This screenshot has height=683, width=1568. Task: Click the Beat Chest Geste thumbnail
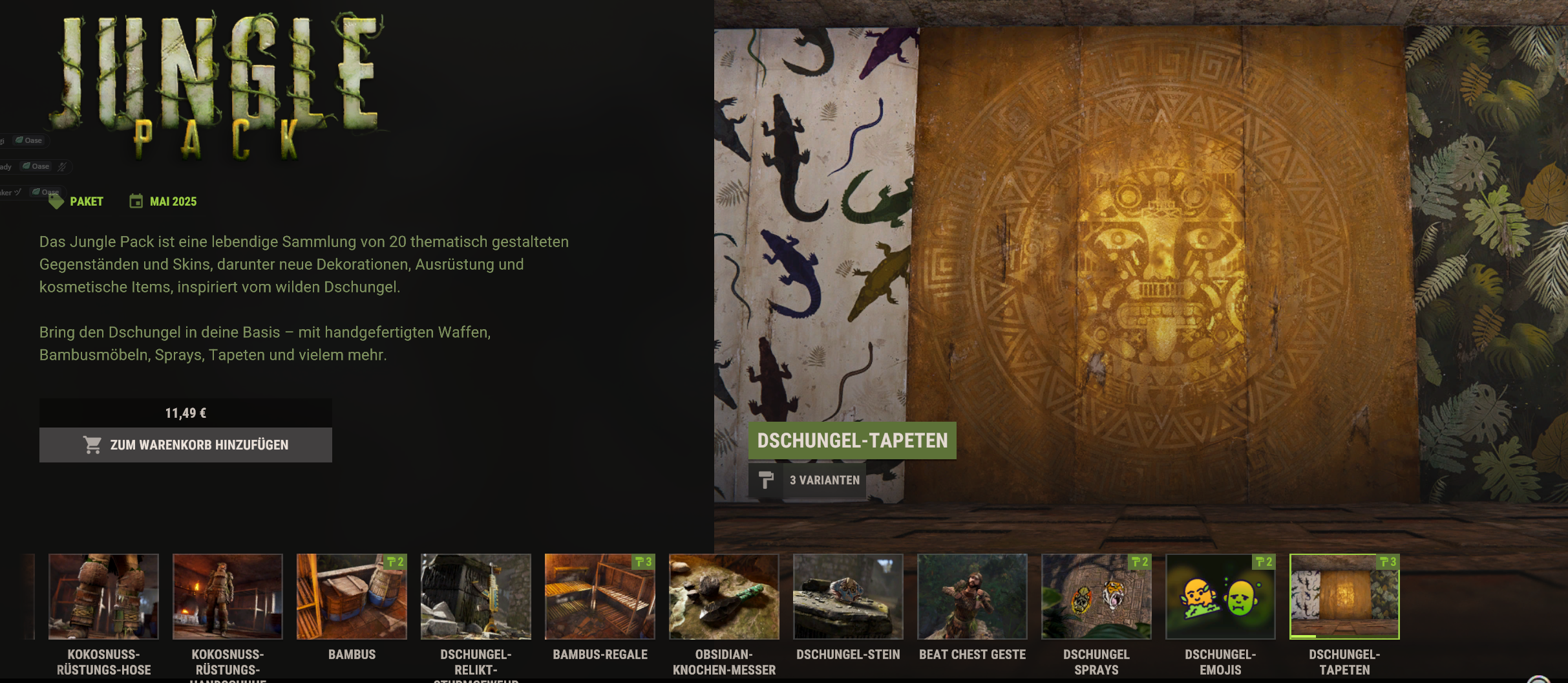(972, 596)
